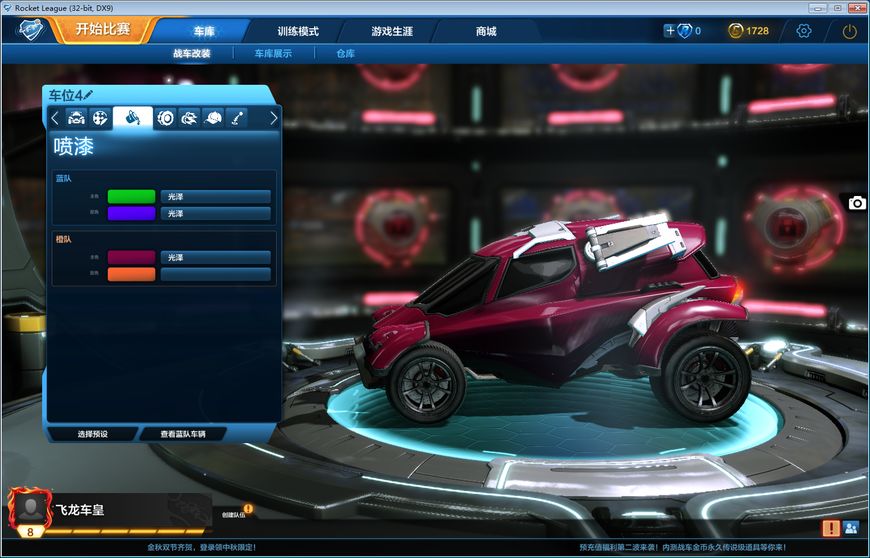The width and height of the screenshot is (870, 558).
Task: Open the wheels customization category icon
Action: coord(165,118)
